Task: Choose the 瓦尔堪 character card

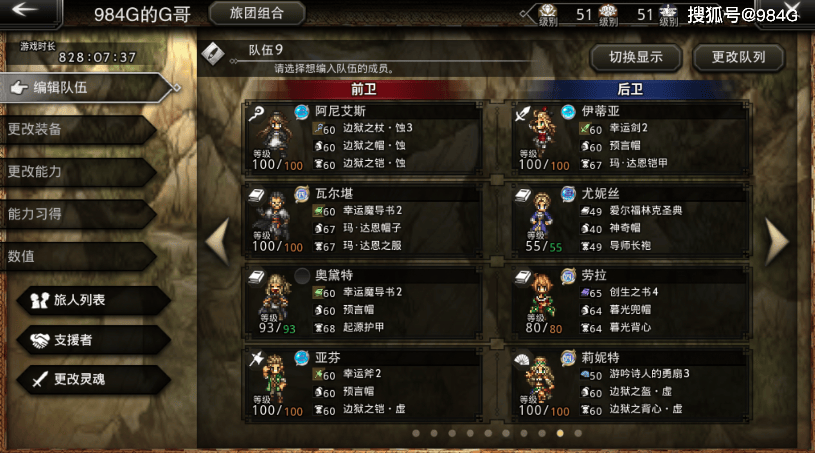Action: coord(362,218)
